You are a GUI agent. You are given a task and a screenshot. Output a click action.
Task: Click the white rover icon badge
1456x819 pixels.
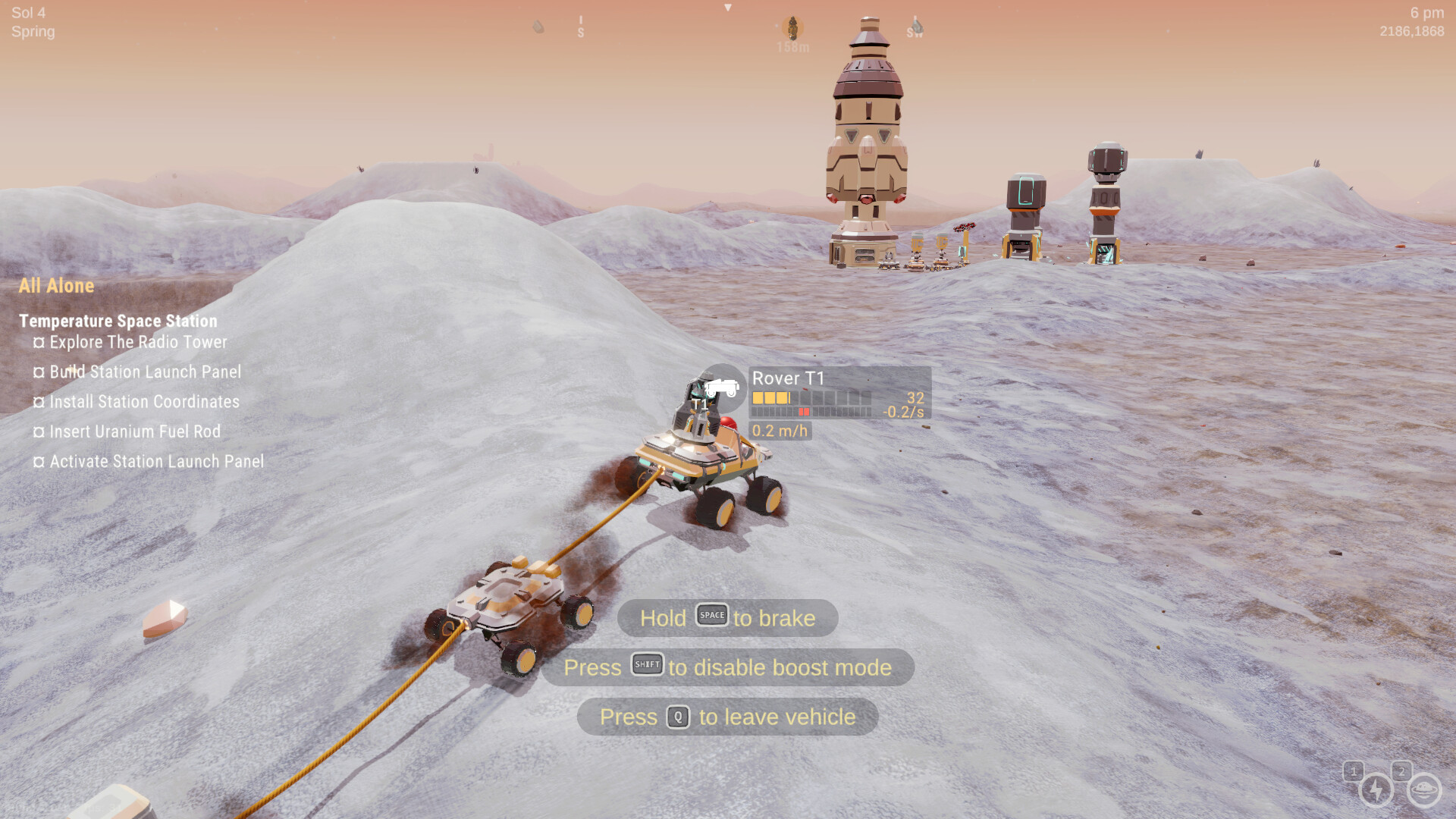point(722,388)
